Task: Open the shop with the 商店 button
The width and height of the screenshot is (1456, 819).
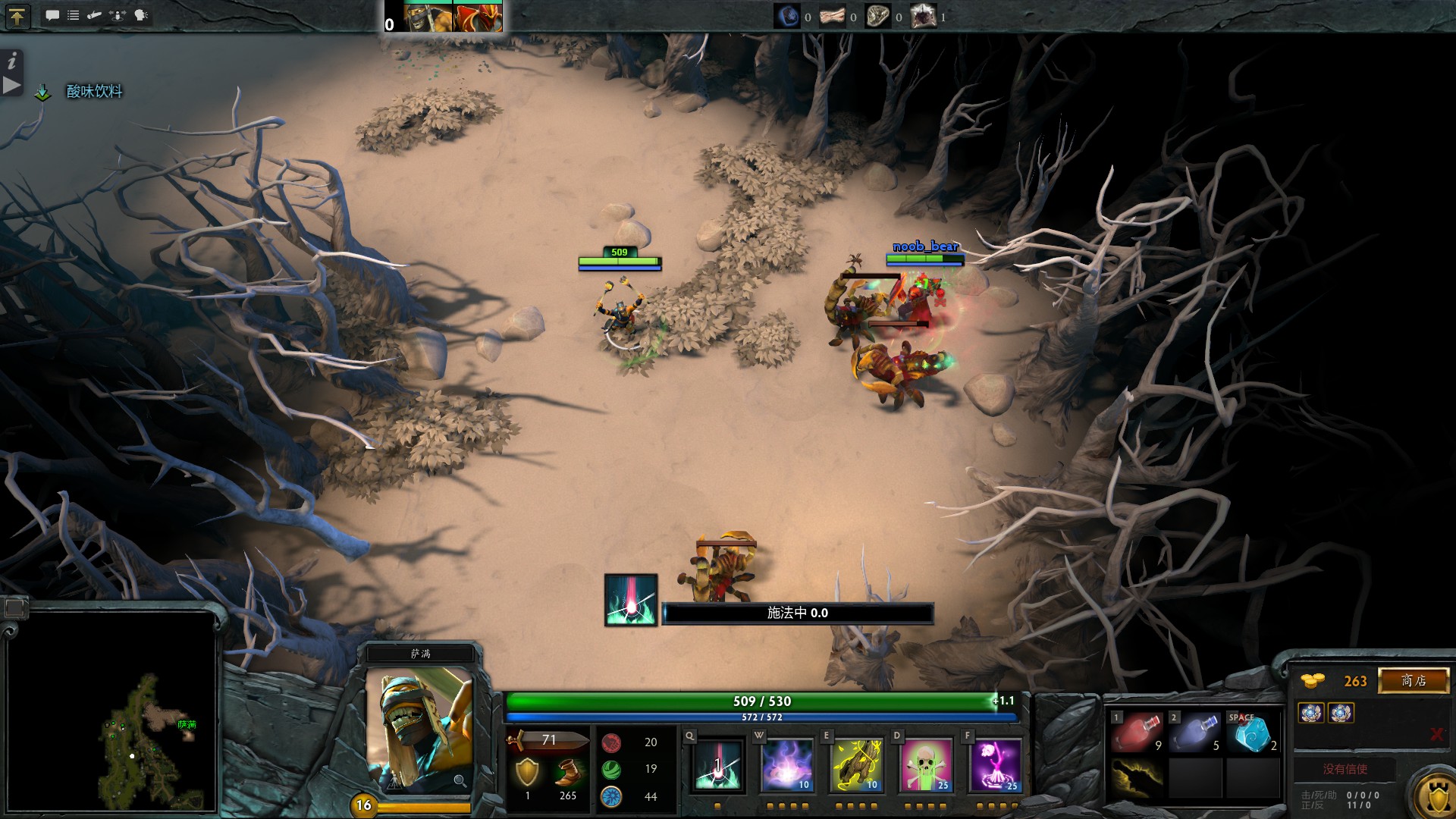Action: pyautogui.click(x=1414, y=680)
